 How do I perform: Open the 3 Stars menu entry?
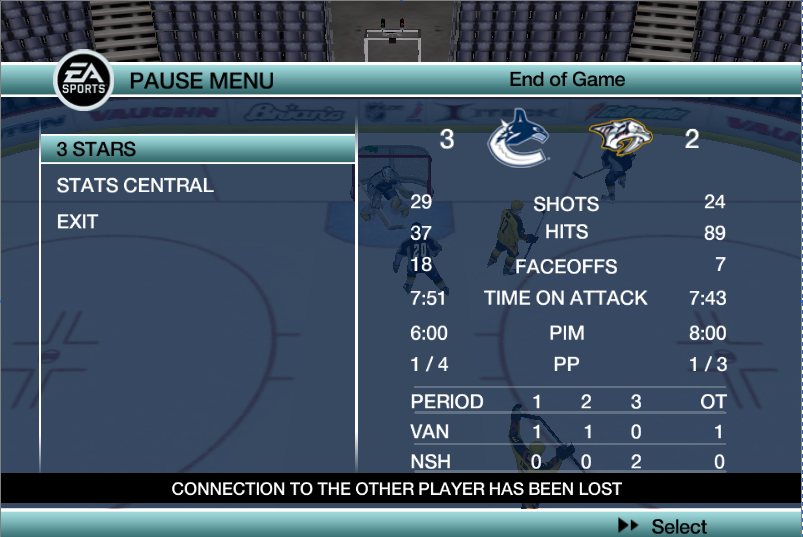tap(97, 149)
